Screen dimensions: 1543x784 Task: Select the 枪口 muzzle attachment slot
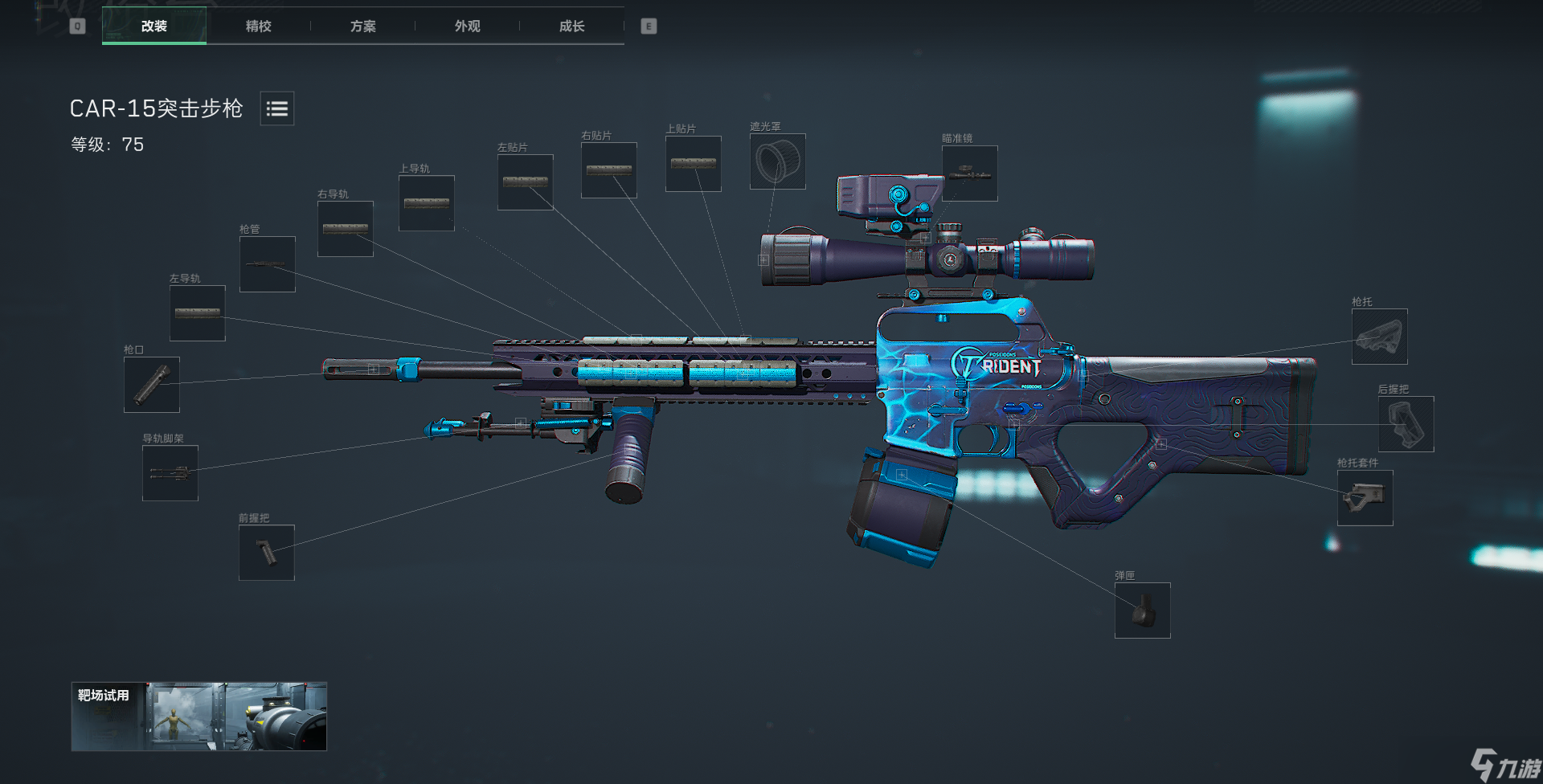(152, 385)
